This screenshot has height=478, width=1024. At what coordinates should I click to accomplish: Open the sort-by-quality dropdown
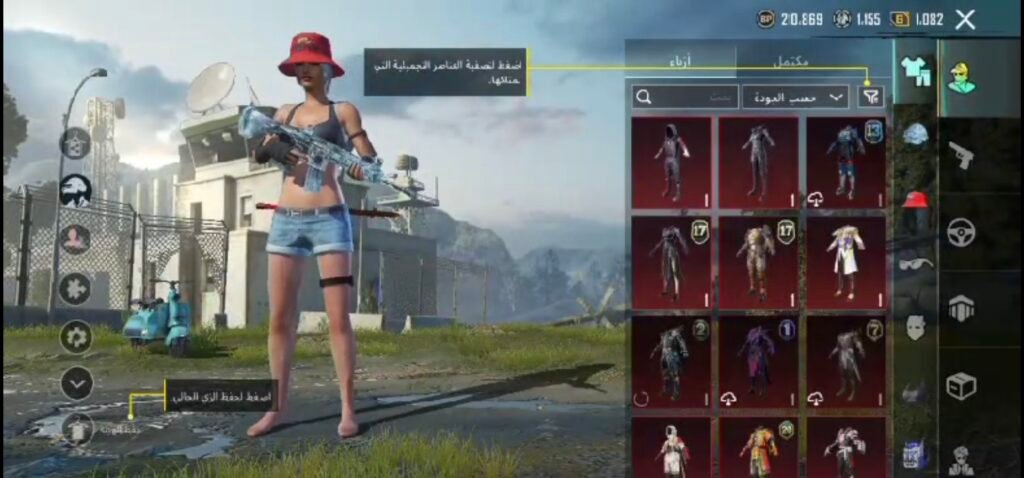coord(795,97)
